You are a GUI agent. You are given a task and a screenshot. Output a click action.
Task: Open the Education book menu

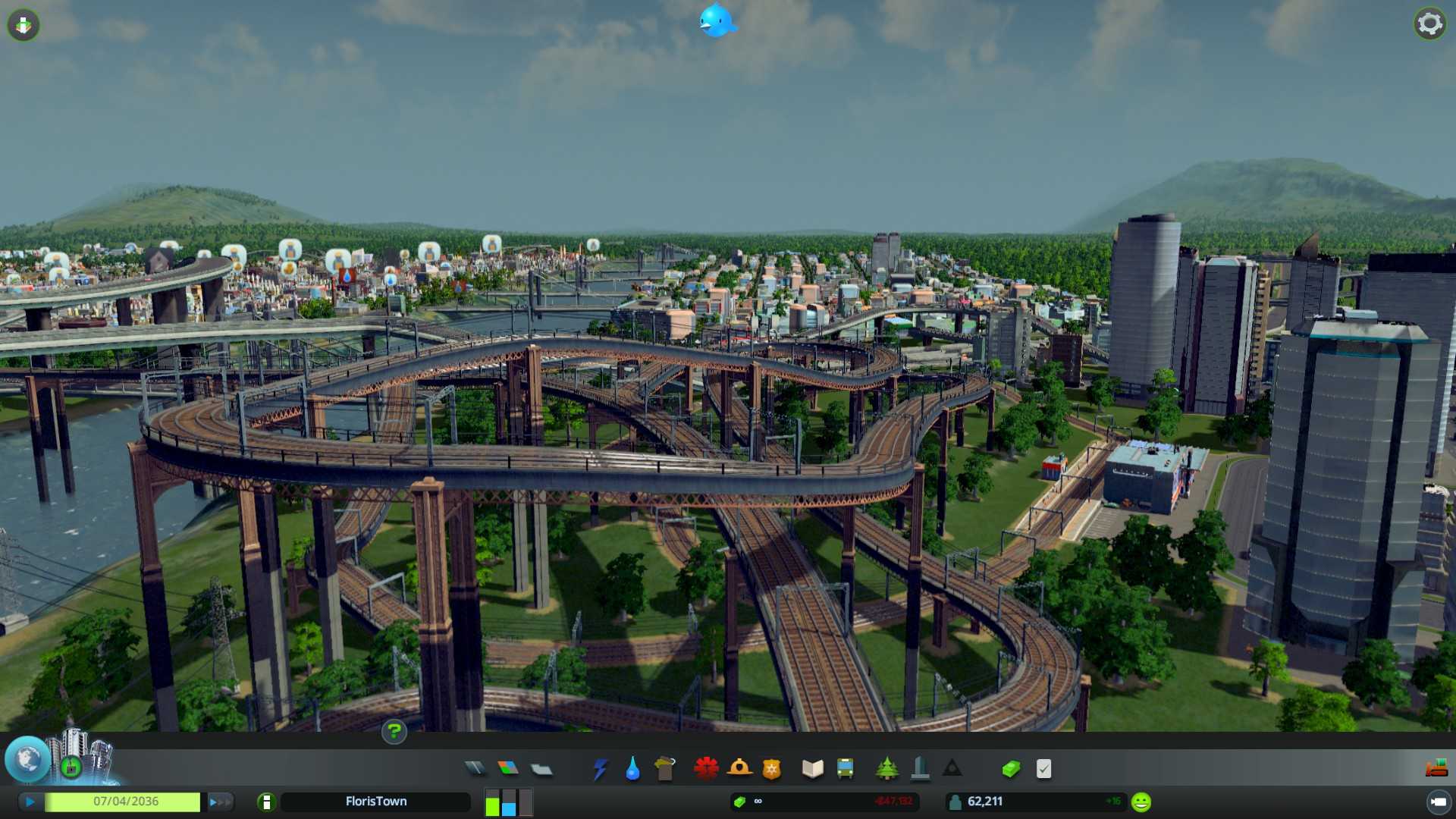click(x=812, y=769)
